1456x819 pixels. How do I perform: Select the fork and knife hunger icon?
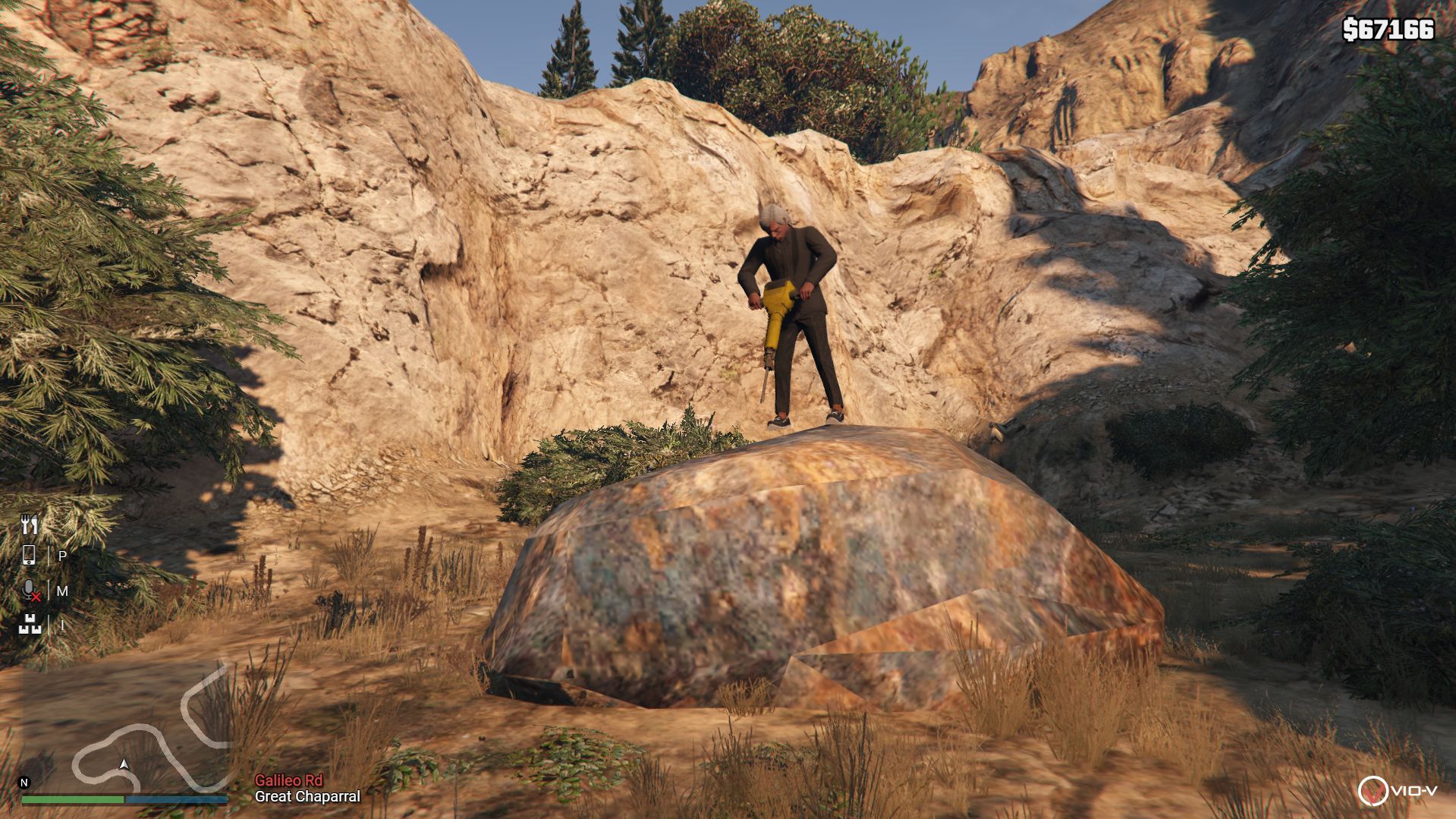tap(30, 524)
